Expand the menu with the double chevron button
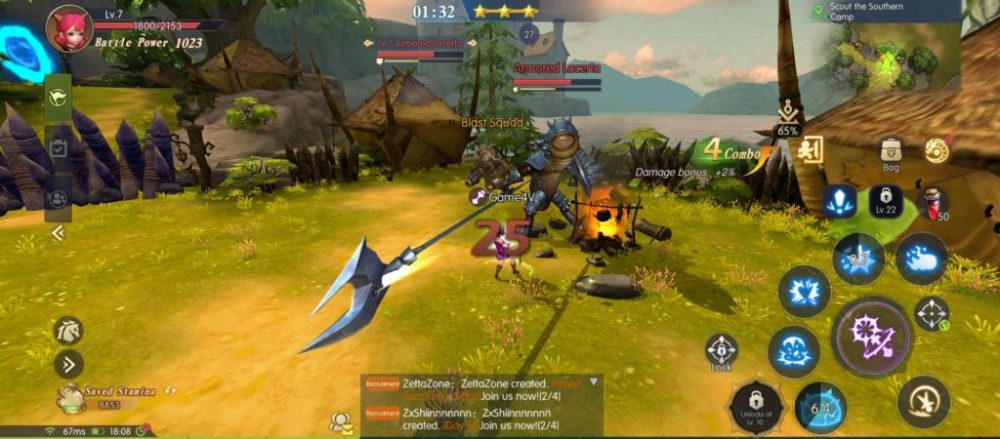 click(x=68, y=364)
